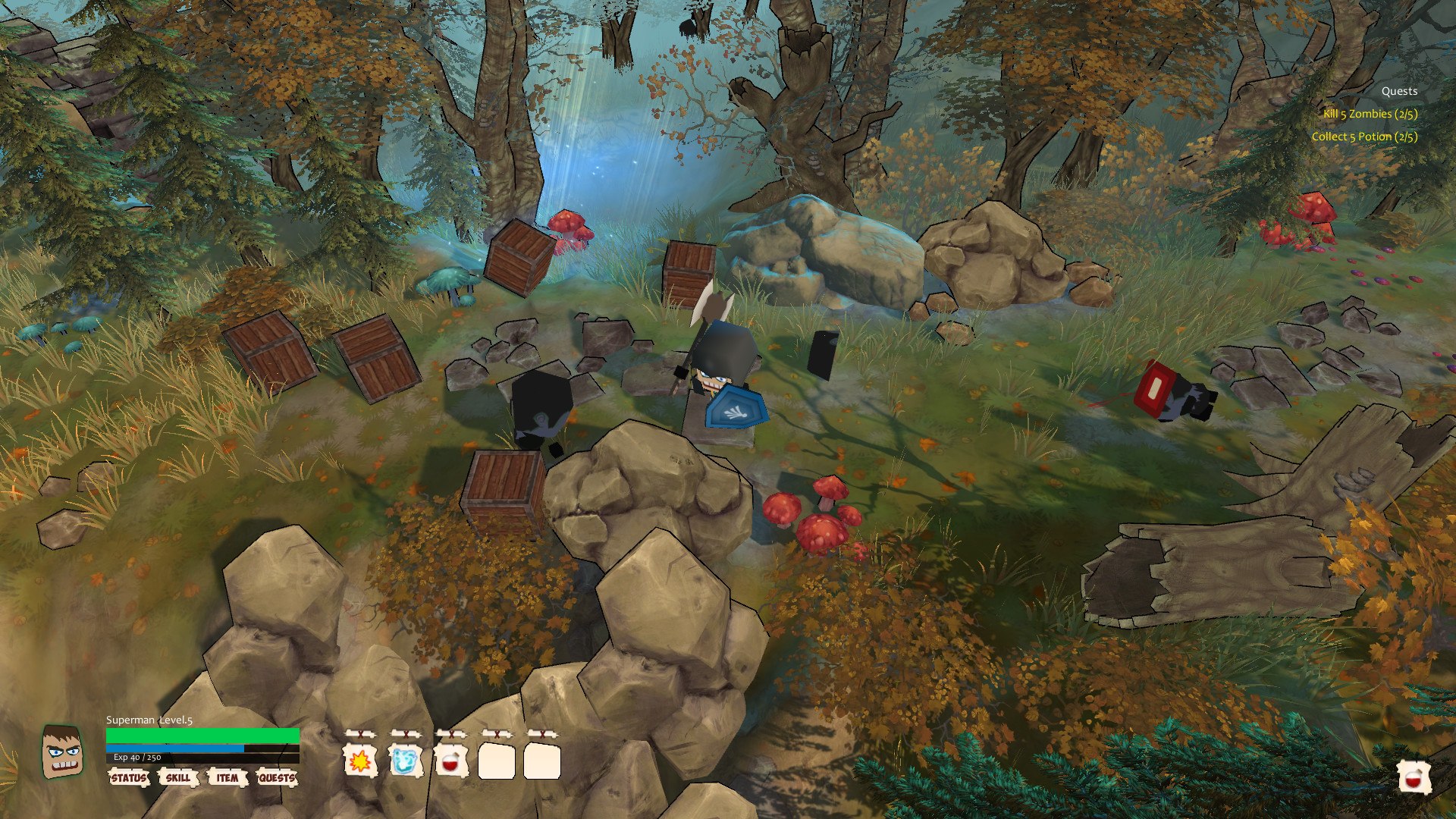This screenshot has width=1456, height=819.
Task: Select the Kill 5 Zombies quest entry
Action: [1370, 114]
